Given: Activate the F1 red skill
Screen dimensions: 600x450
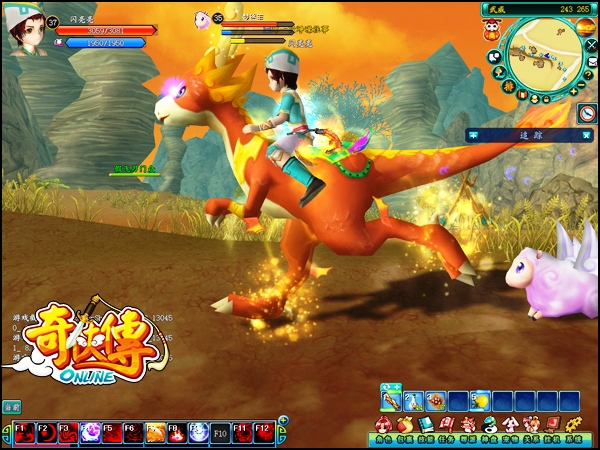Looking at the screenshot, I should [x=20, y=433].
